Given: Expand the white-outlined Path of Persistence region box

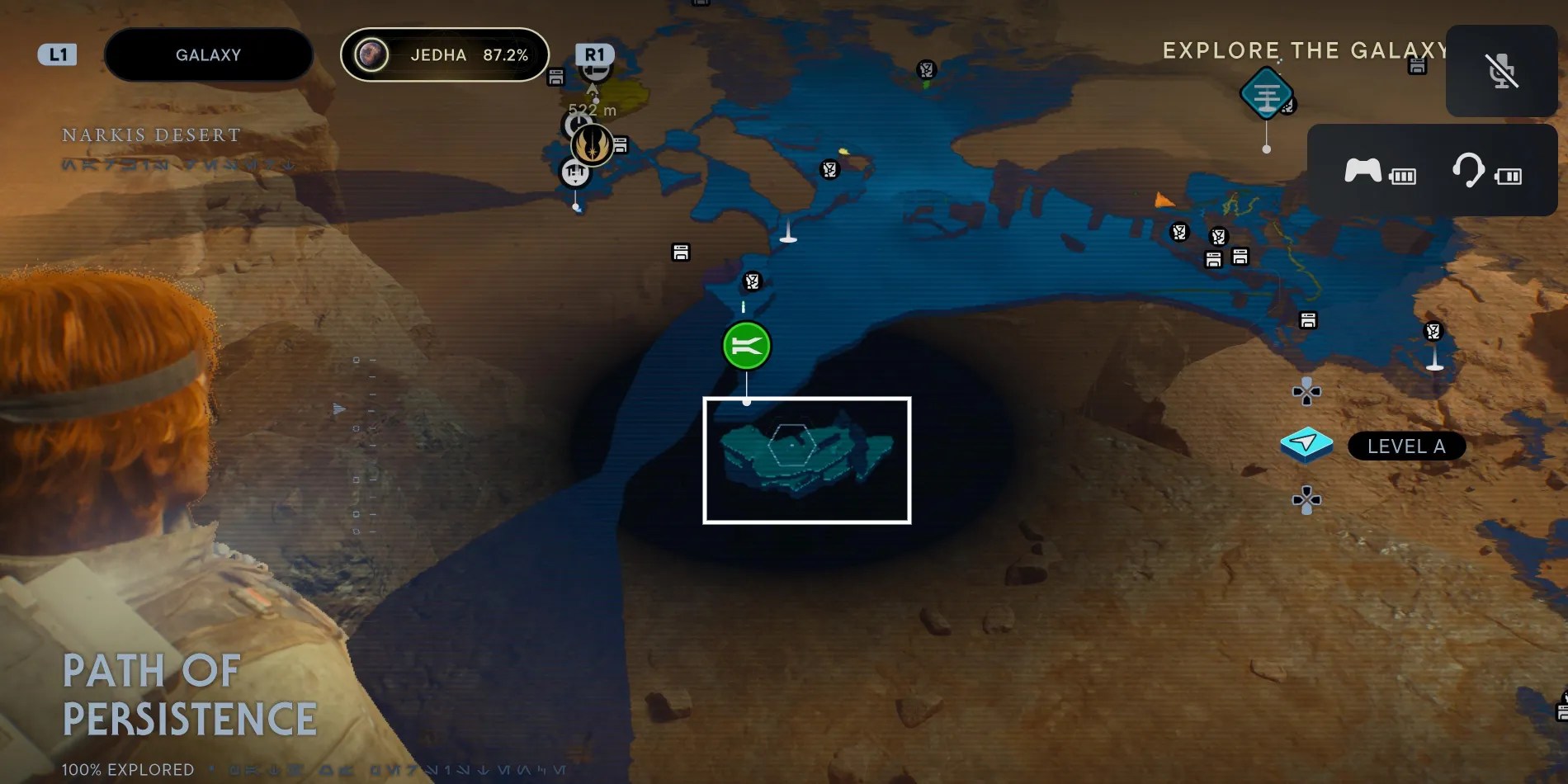Looking at the screenshot, I should click(x=805, y=459).
